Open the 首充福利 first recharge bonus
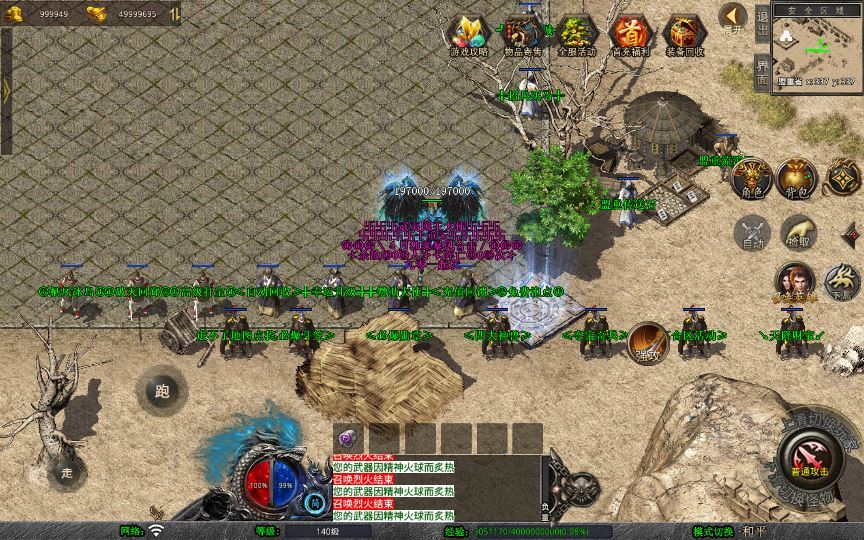The image size is (864, 540). [630, 35]
